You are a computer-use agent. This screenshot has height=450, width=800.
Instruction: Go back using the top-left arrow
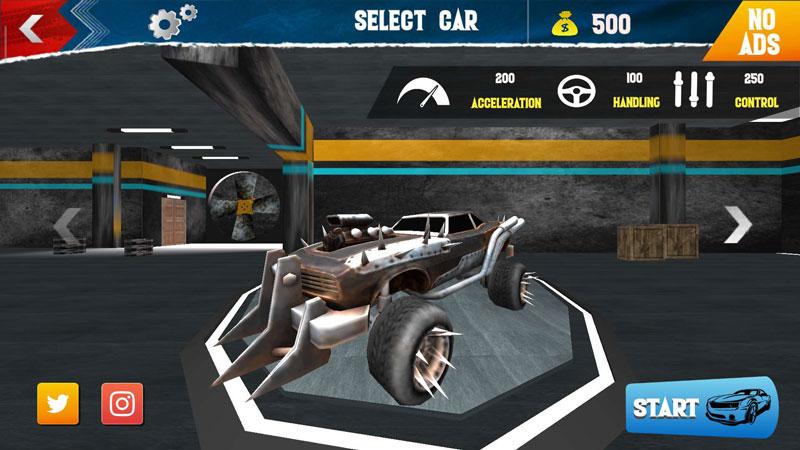coord(31,27)
